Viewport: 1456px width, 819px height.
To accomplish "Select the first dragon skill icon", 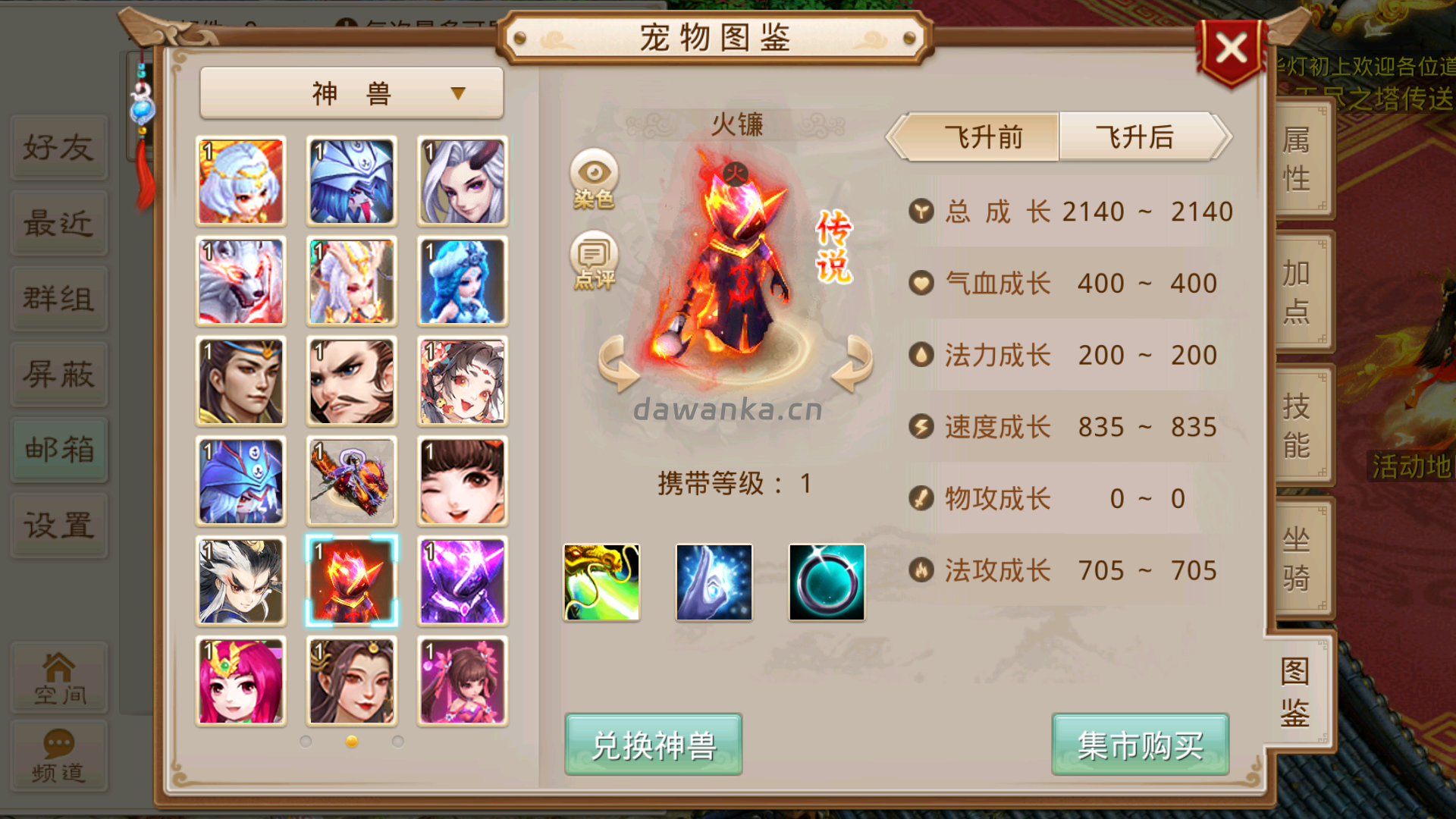I will [601, 582].
